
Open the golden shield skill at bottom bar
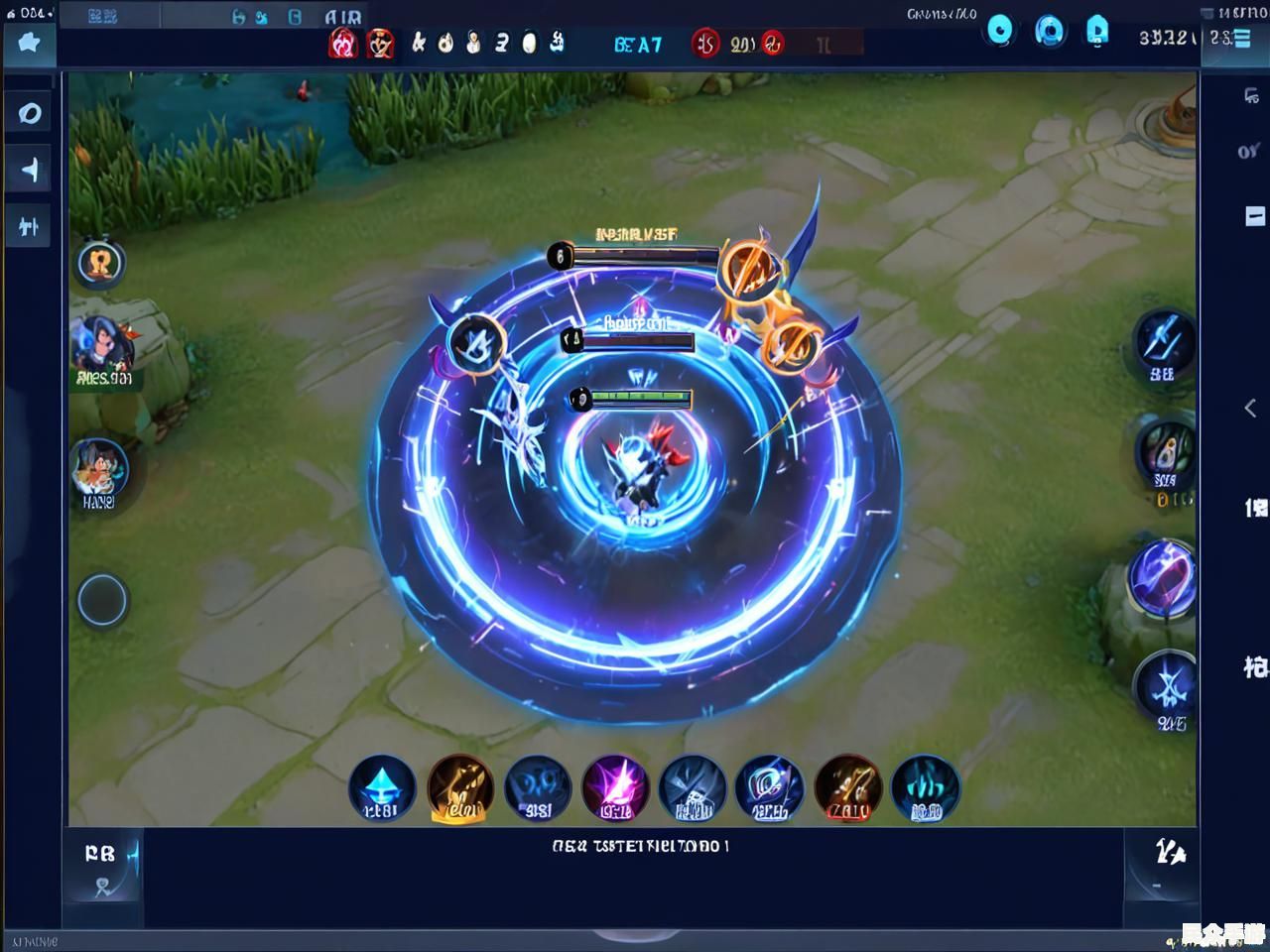coord(459,788)
